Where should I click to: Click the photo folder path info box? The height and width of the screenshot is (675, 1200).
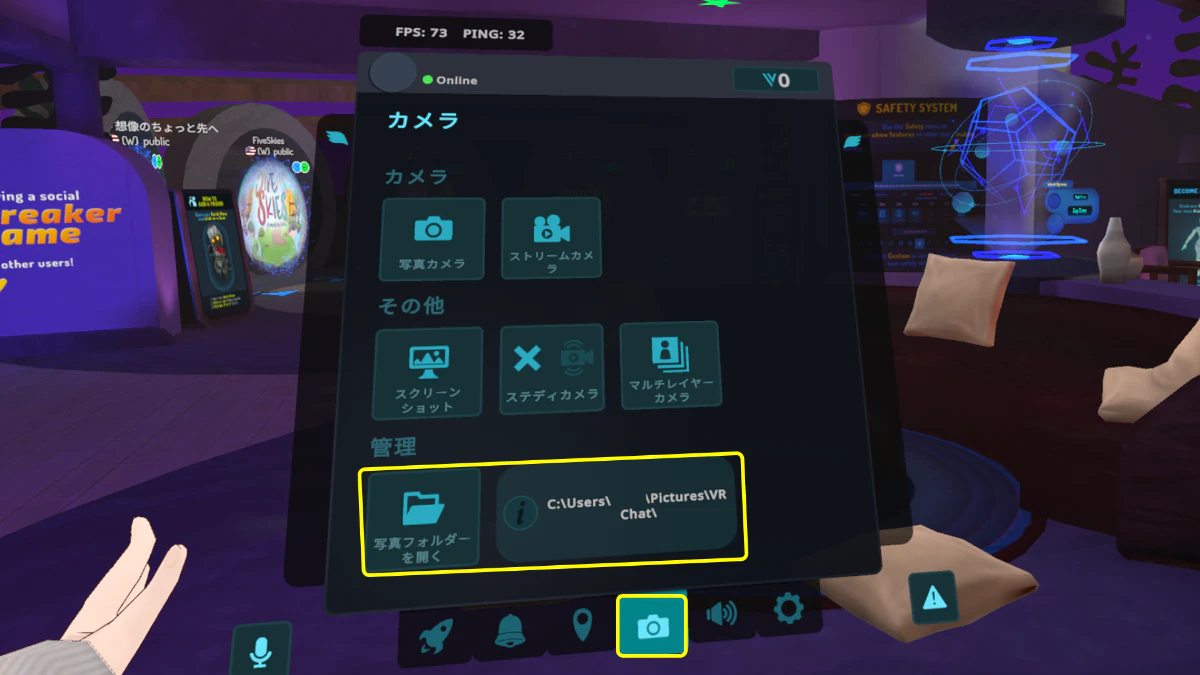point(617,511)
